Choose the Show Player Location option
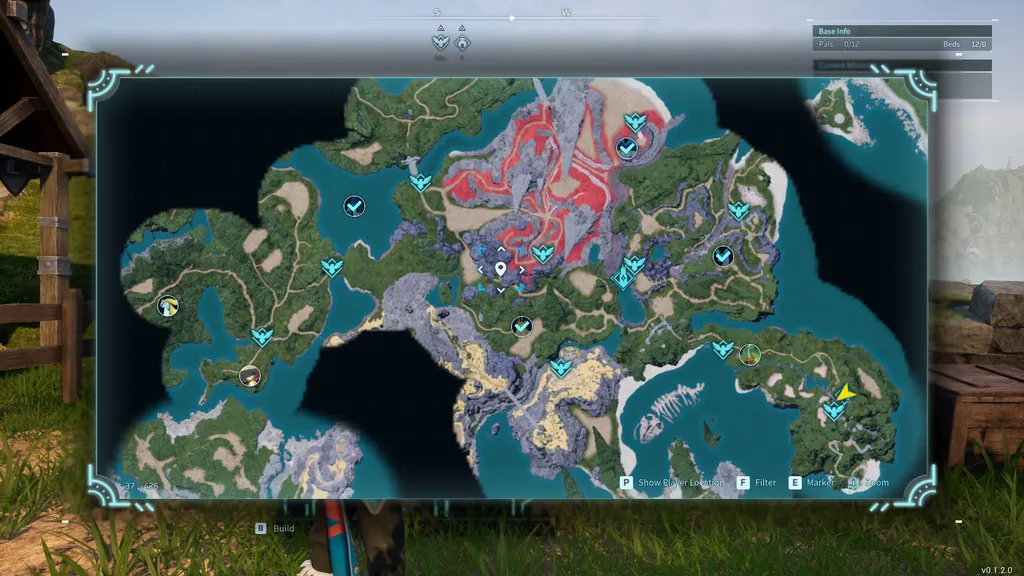This screenshot has height=576, width=1024. pos(673,482)
